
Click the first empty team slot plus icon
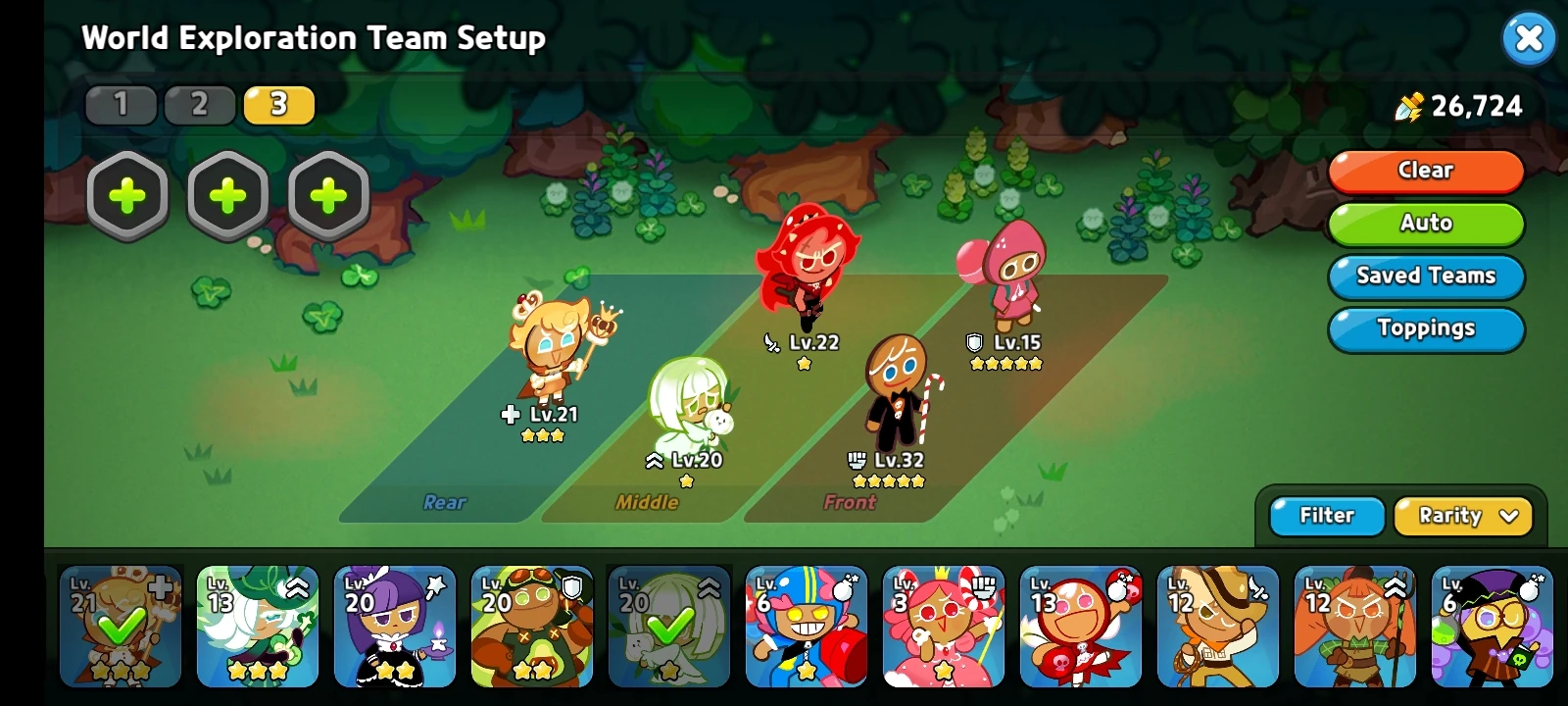[x=126, y=194]
